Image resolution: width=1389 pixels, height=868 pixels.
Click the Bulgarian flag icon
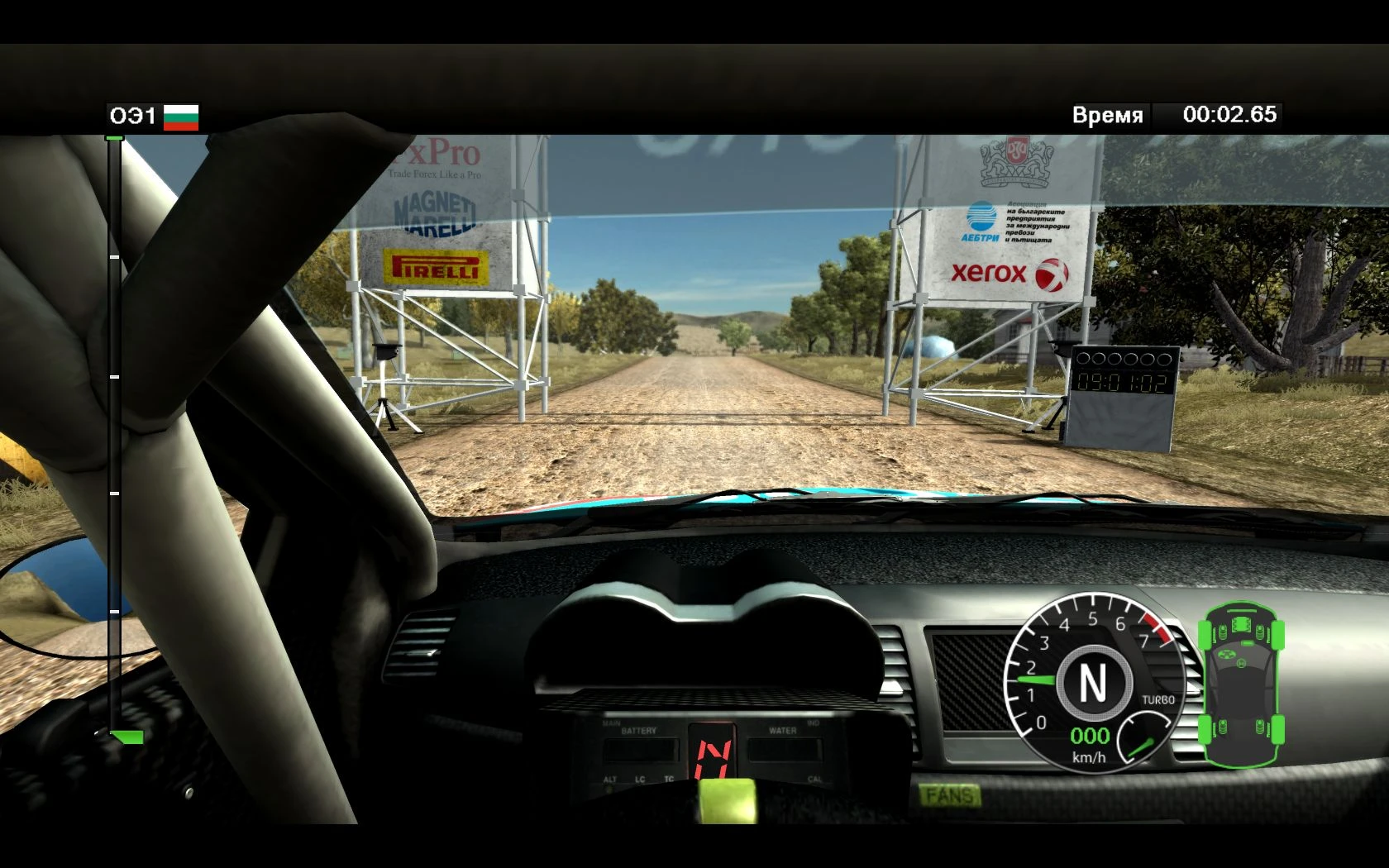(x=181, y=116)
